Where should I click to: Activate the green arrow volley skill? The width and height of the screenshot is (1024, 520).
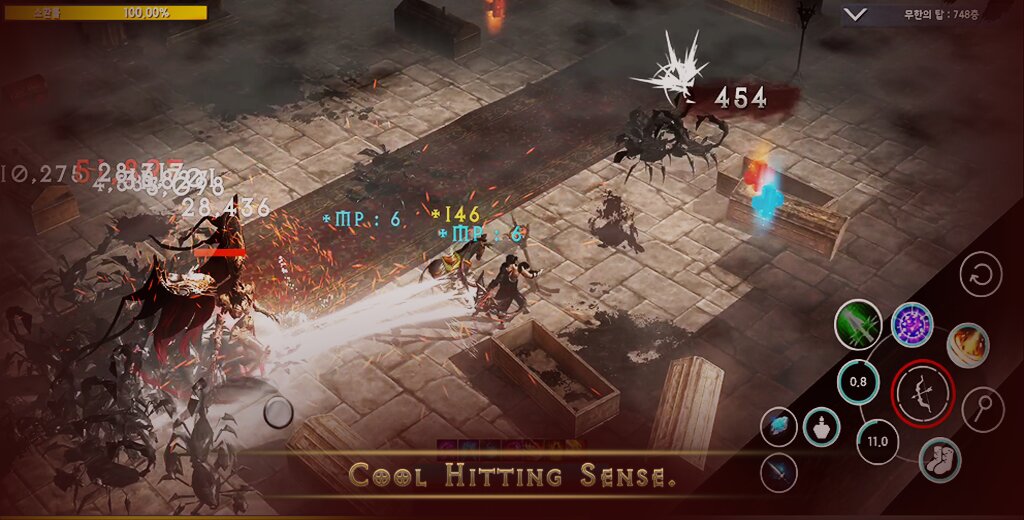pyautogui.click(x=858, y=325)
